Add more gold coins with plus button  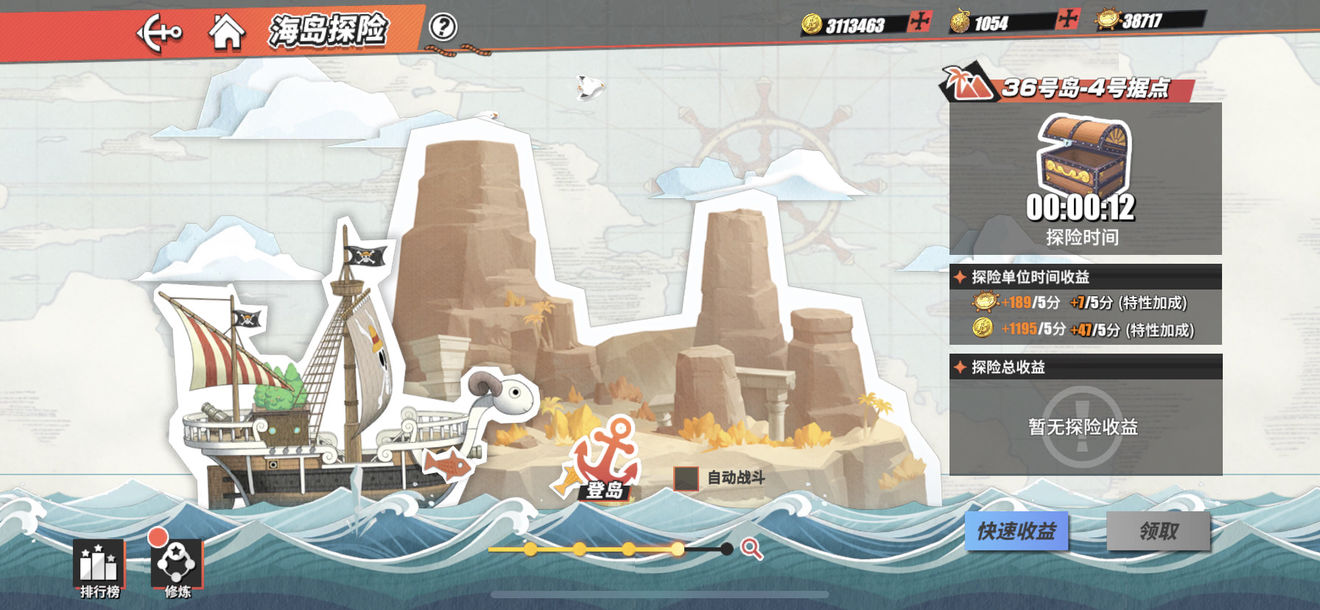920,22
